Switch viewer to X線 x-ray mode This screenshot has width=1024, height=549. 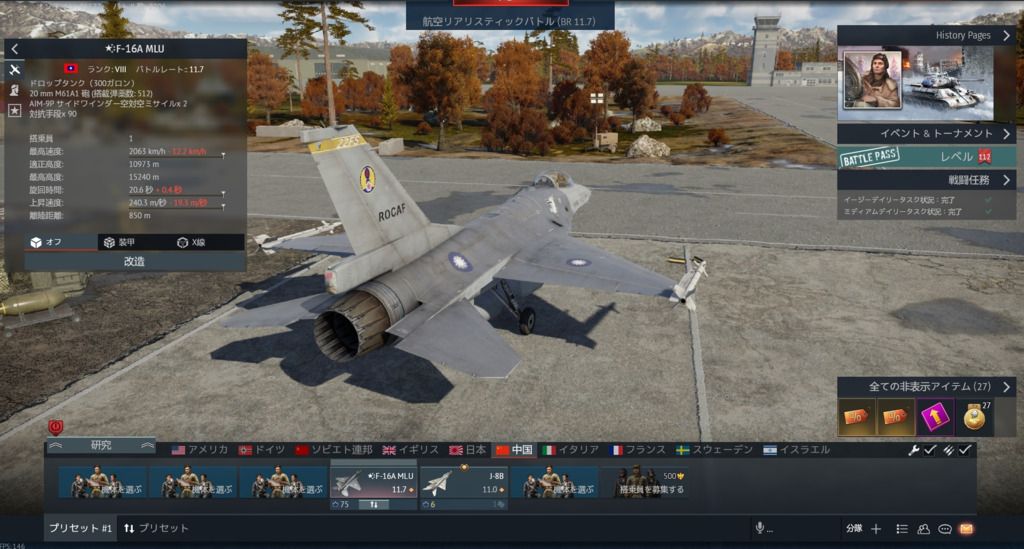tap(191, 242)
